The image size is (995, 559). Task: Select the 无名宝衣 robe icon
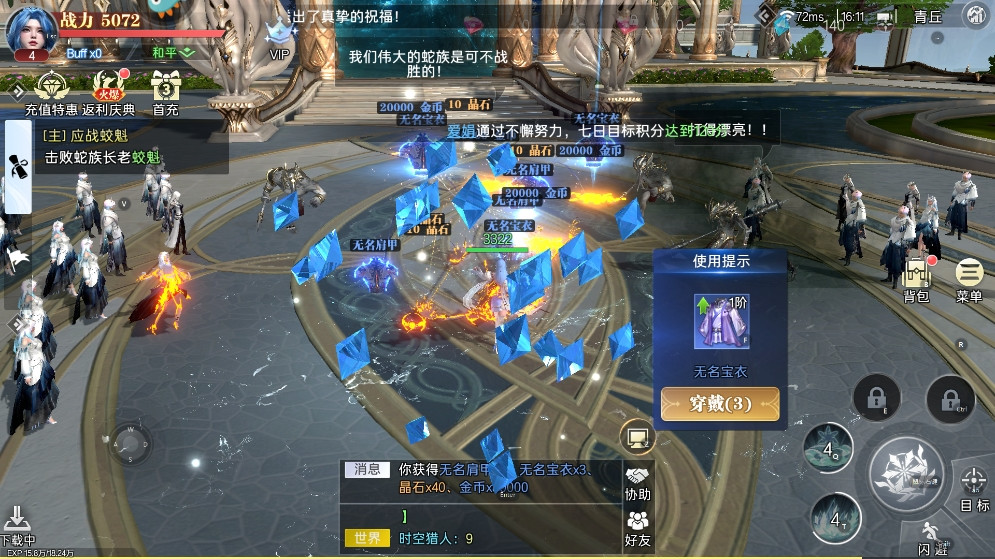point(721,322)
